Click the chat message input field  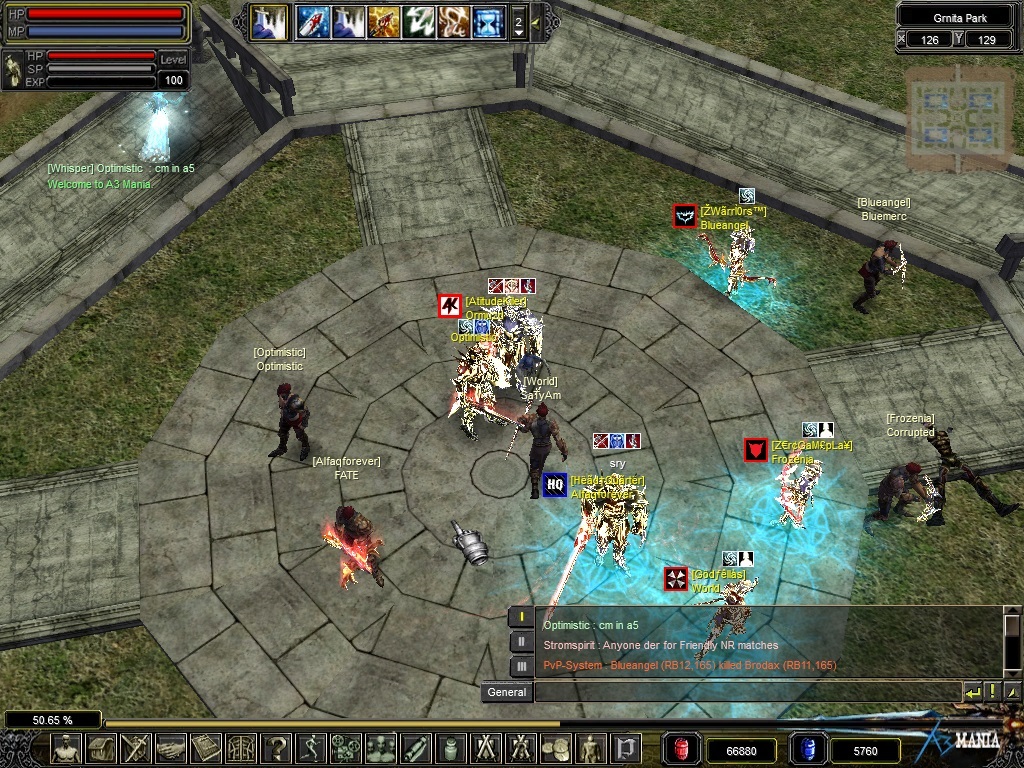click(746, 692)
